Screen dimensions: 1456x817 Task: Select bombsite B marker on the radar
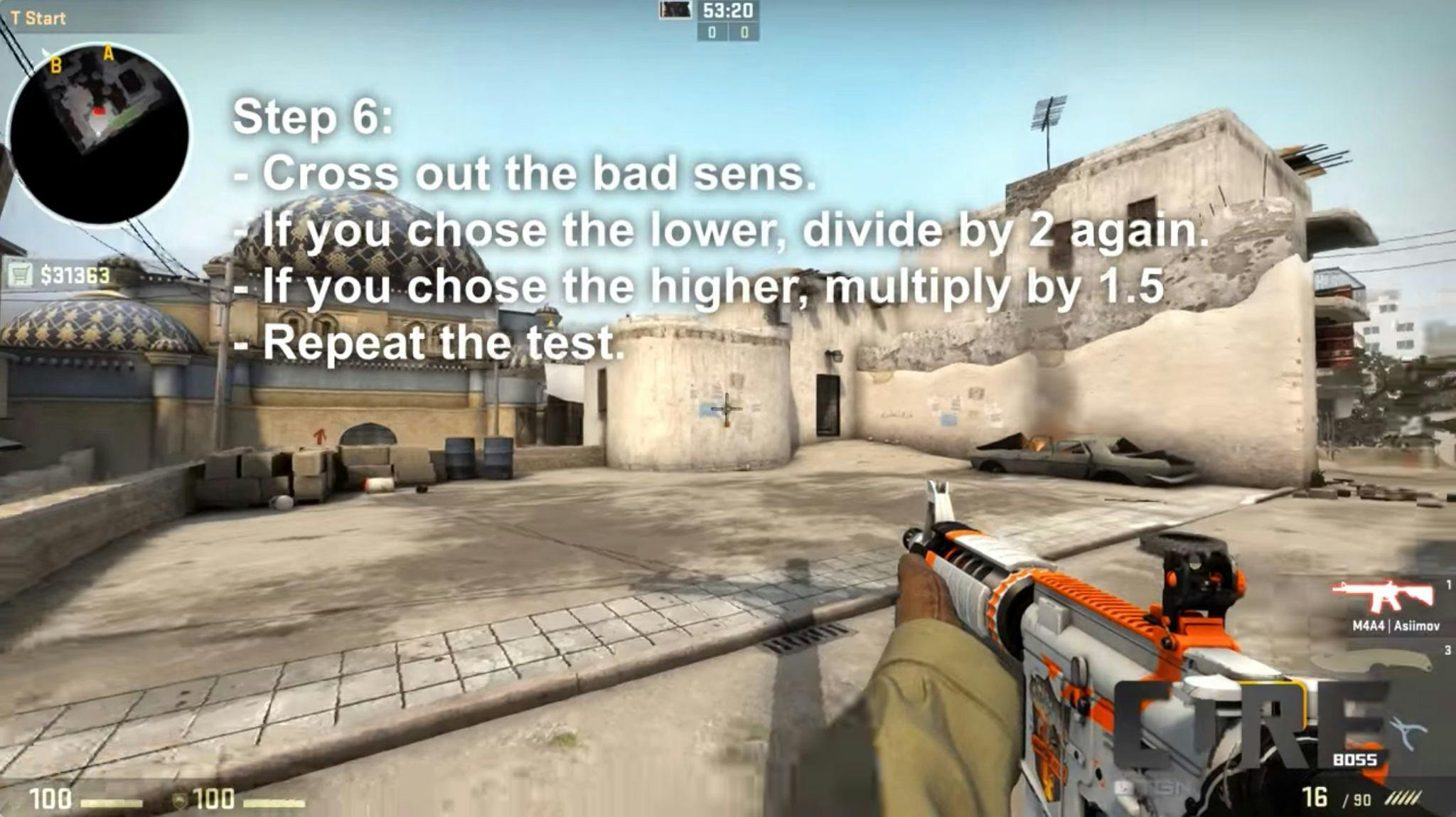point(55,65)
